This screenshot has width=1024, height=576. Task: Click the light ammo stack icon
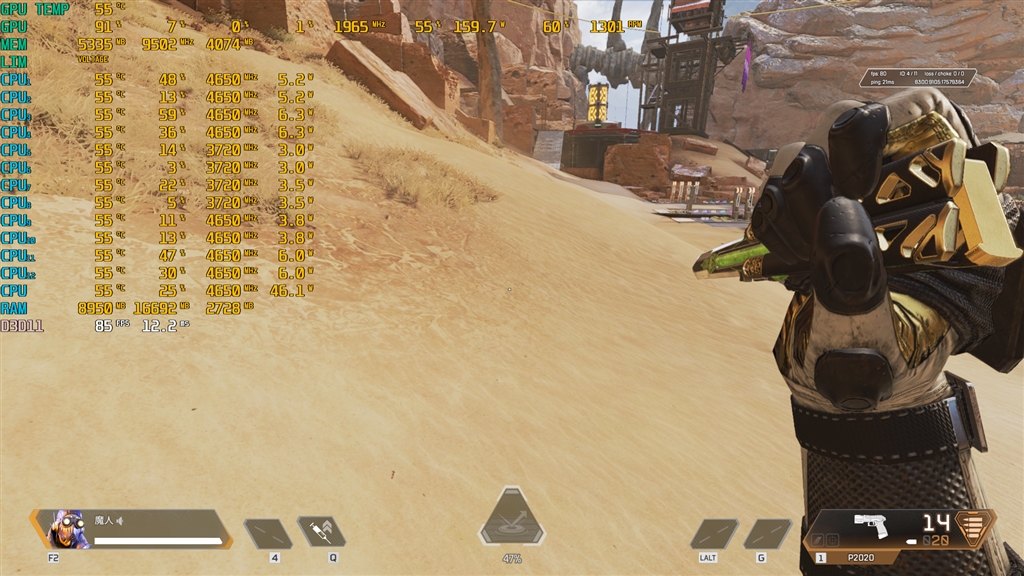pos(975,526)
